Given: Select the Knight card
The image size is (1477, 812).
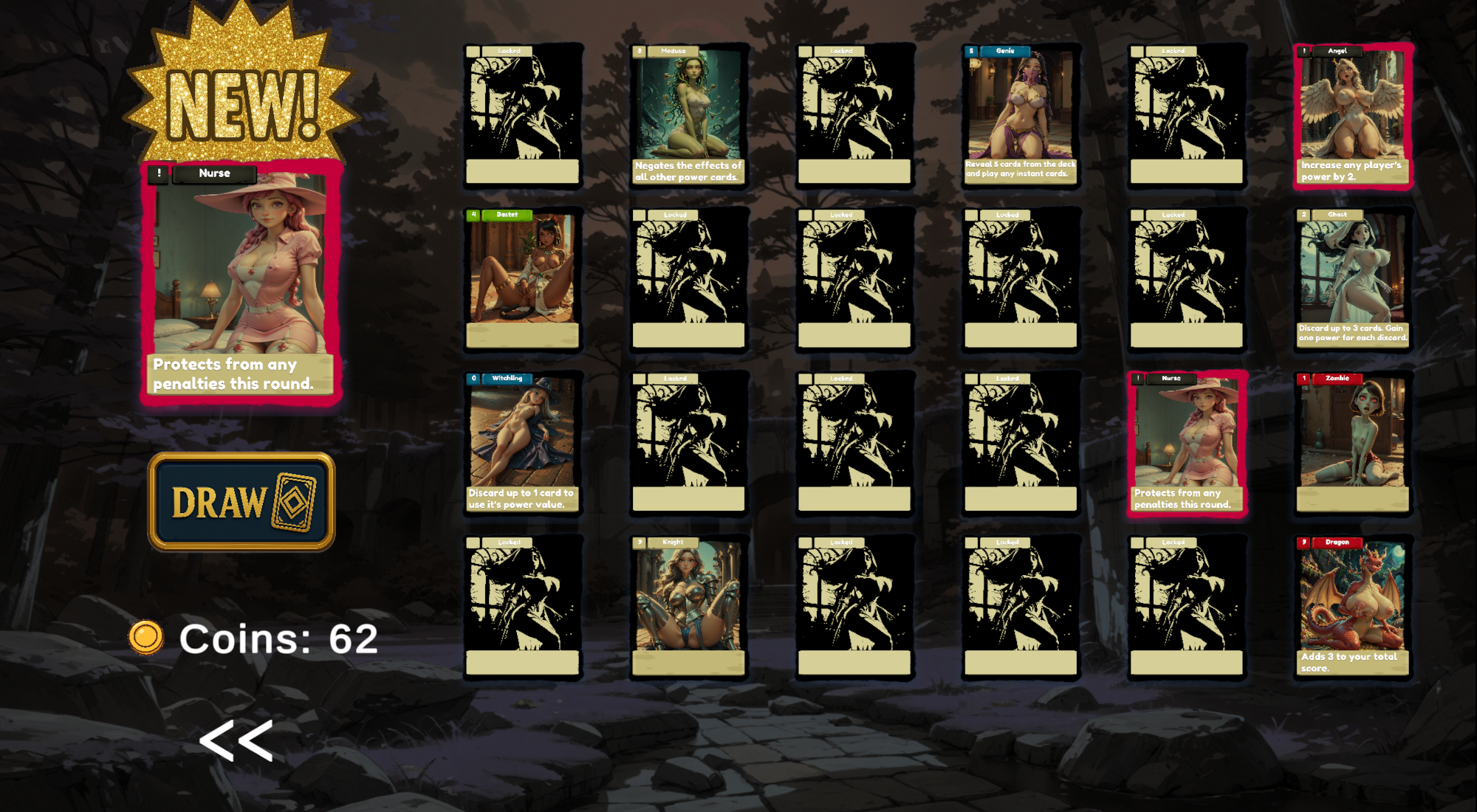Looking at the screenshot, I should [690, 607].
